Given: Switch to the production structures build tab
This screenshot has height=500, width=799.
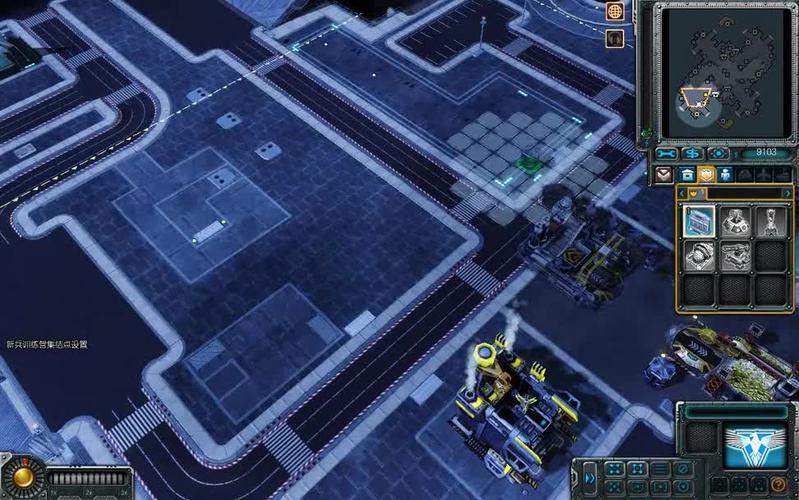Looking at the screenshot, I should (x=685, y=174).
